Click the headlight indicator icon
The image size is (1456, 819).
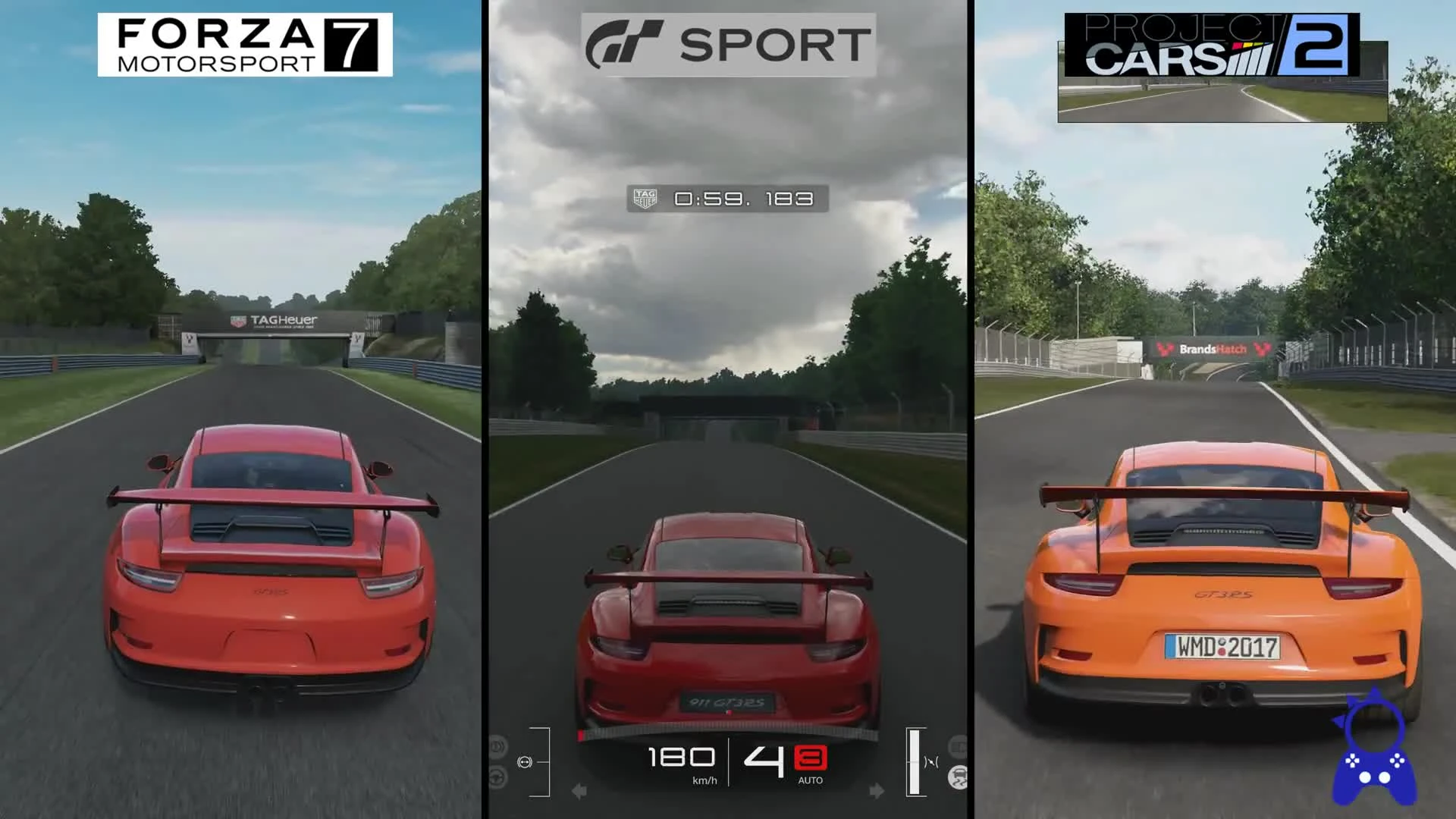pyautogui.click(x=497, y=745)
